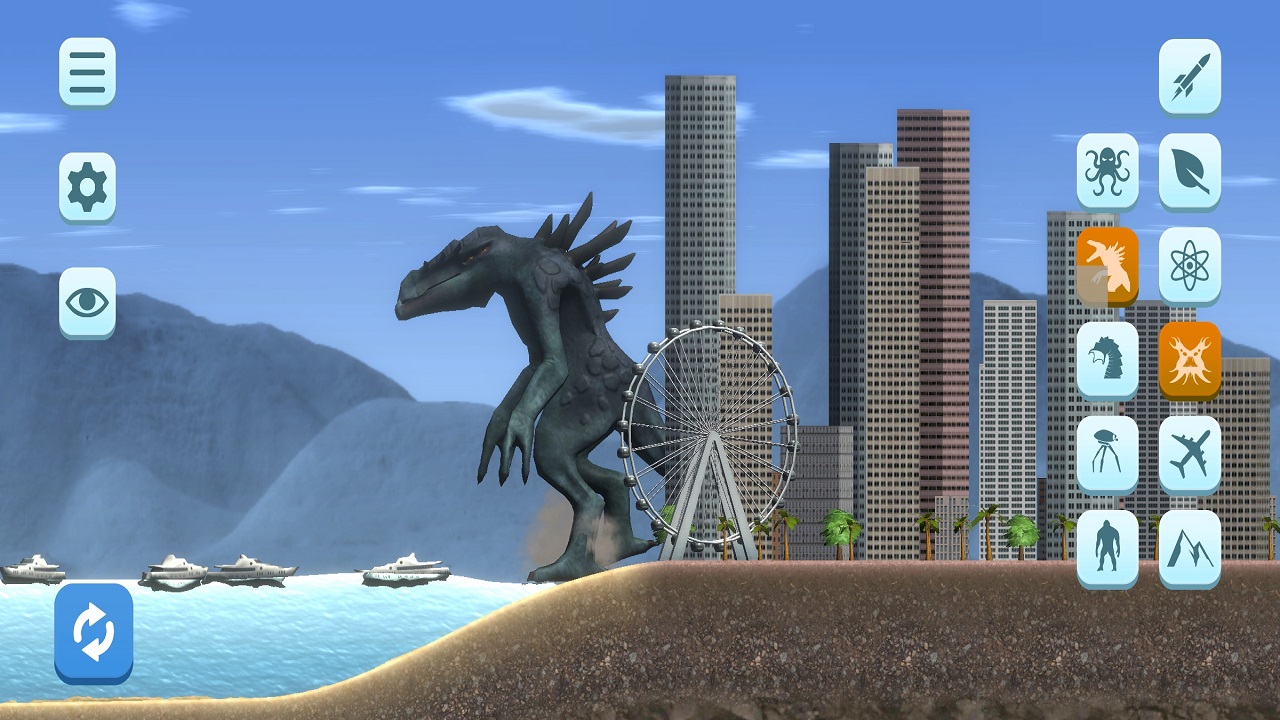The image size is (1280, 720).
Task: Choose the sea serpent monster
Action: point(1107,359)
